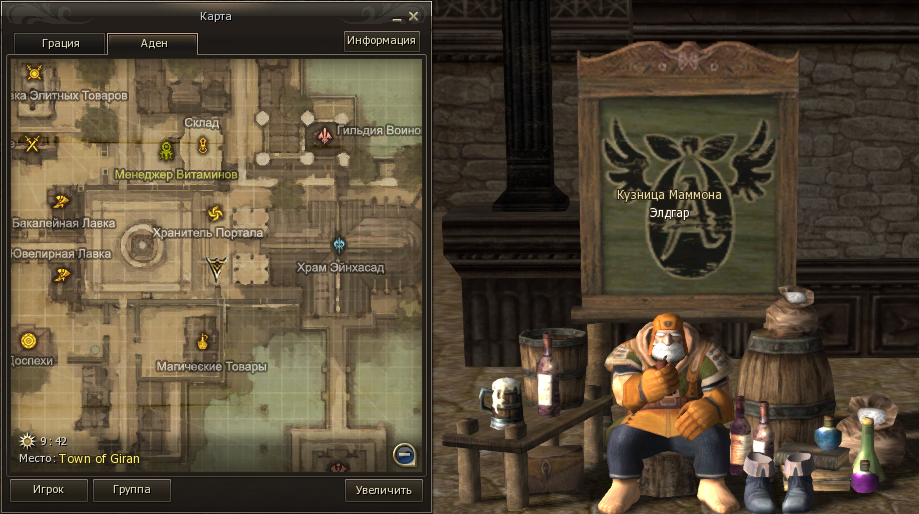Select the crossed swords map marker
This screenshot has height=514, width=919.
click(x=32, y=144)
